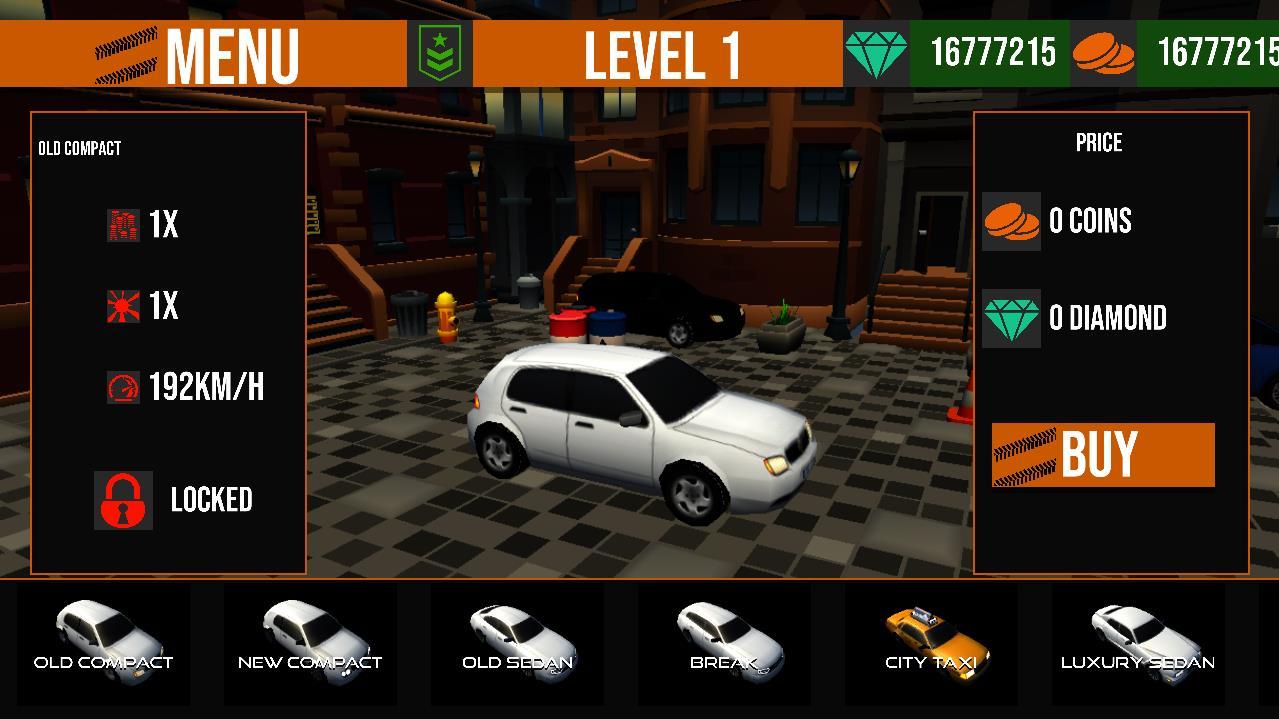Buy the Old Compact car
1279x719 pixels.
pyautogui.click(x=1103, y=455)
